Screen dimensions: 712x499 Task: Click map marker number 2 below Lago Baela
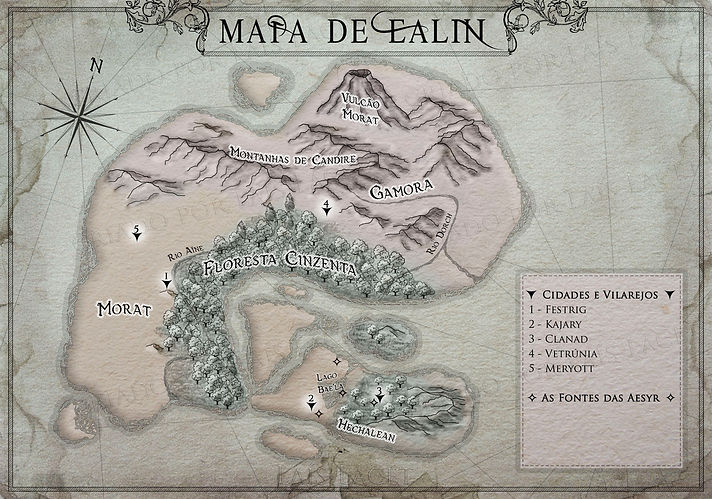pos(311,402)
